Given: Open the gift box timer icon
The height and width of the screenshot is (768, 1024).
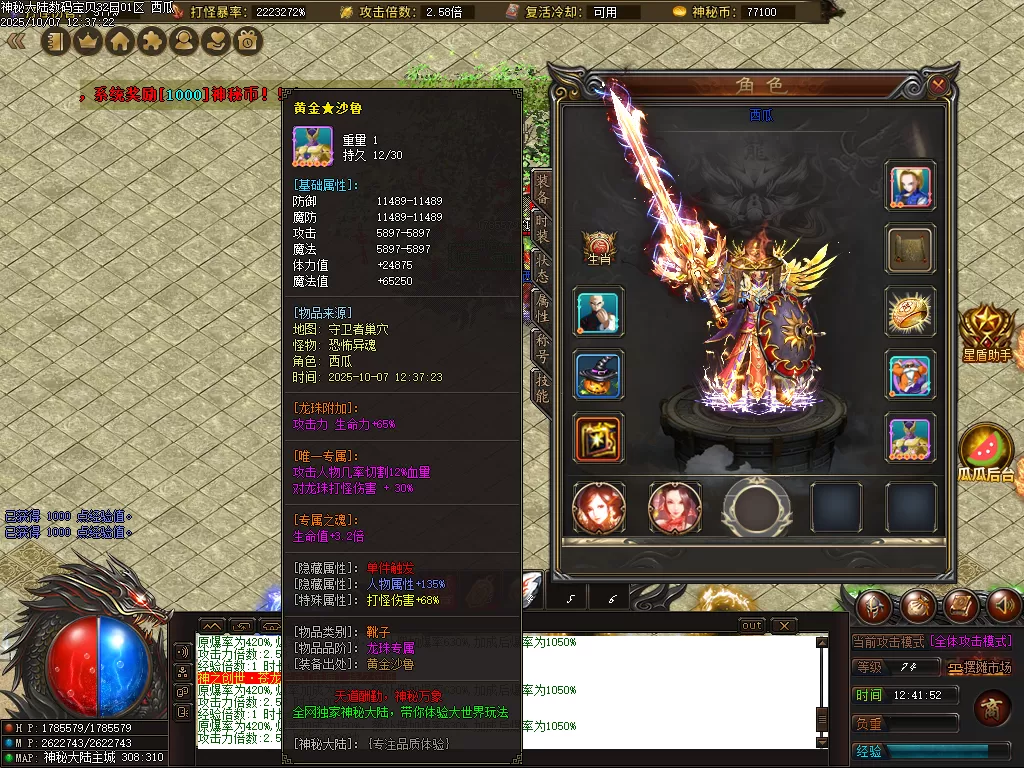Looking at the screenshot, I should (247, 42).
